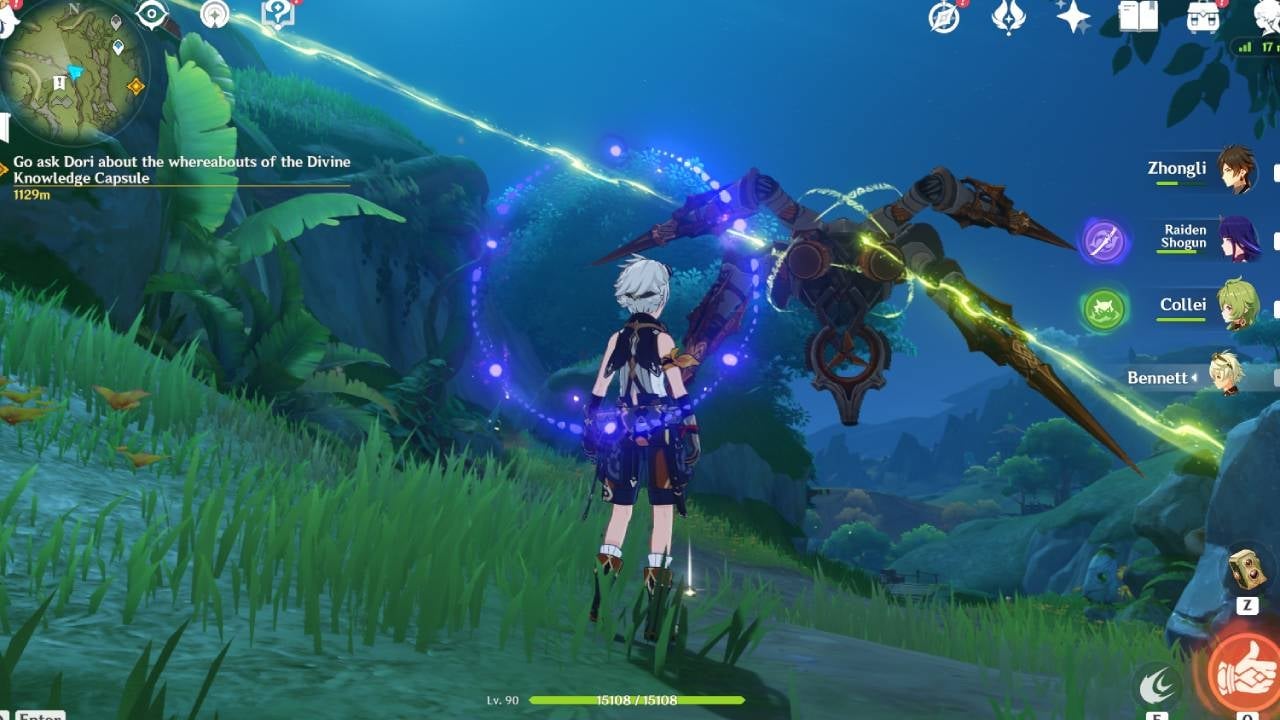The image size is (1280, 720).
Task: Click the tracked Dori quest objective text
Action: pos(180,170)
